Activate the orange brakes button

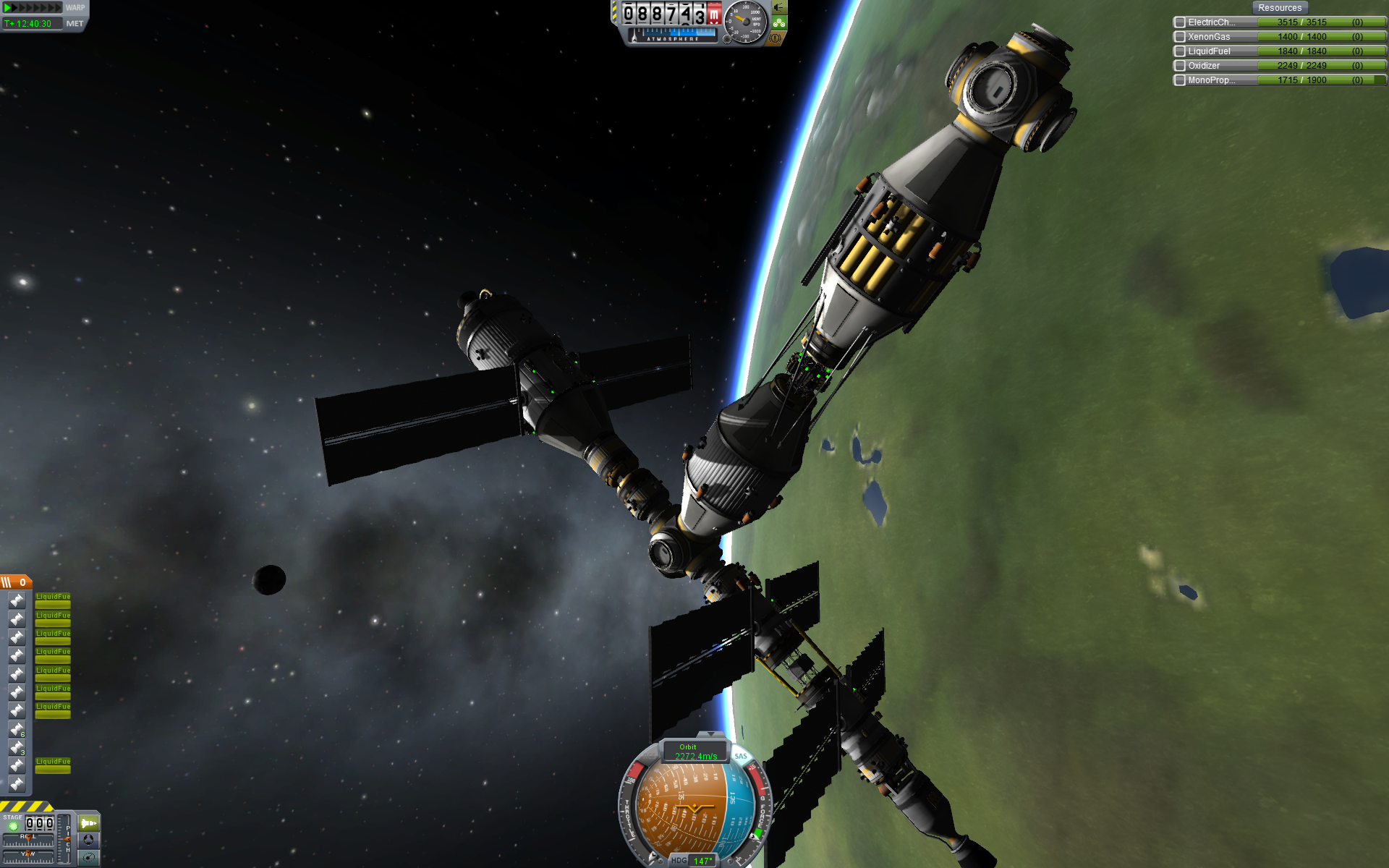click(x=776, y=38)
